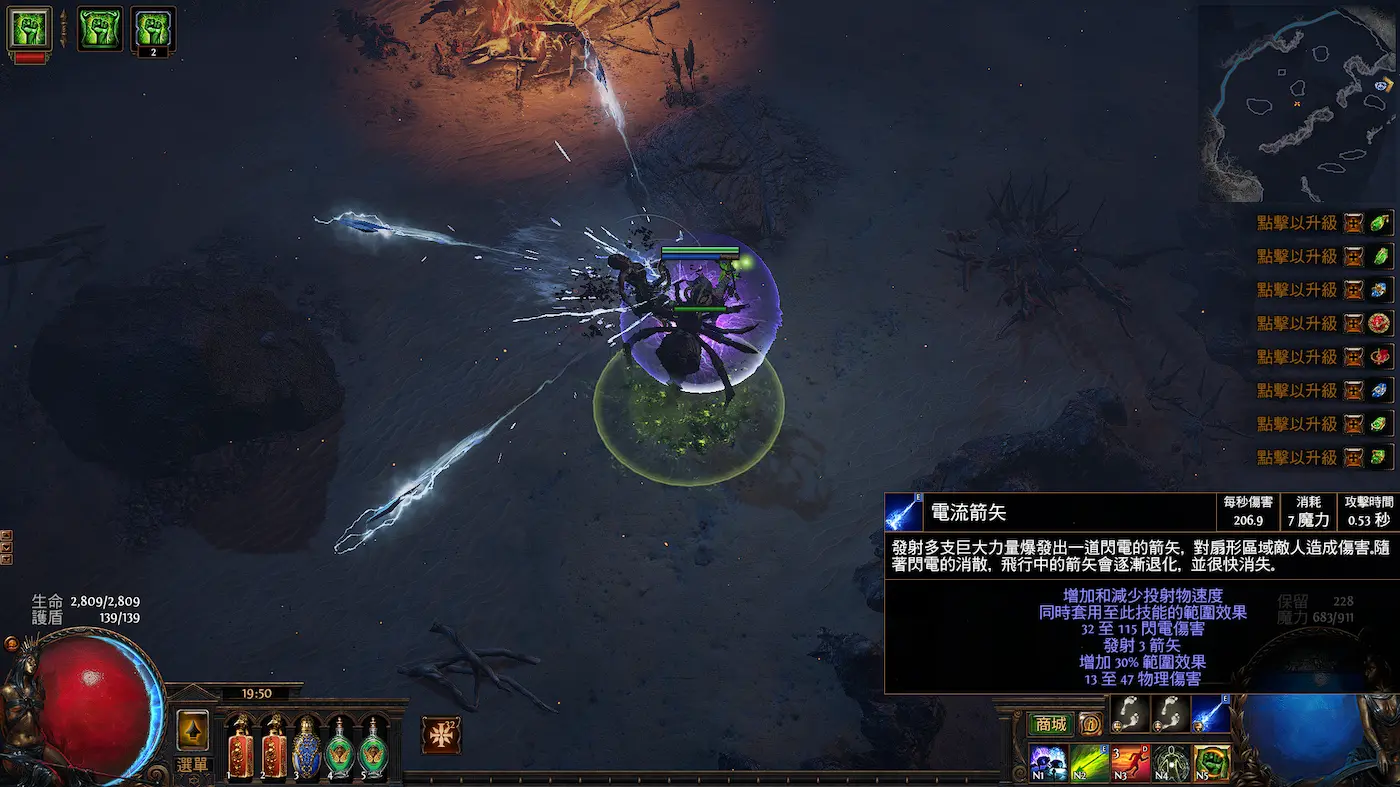1400x787 pixels.
Task: Use the red life flask in slot 2
Action: 274,747
